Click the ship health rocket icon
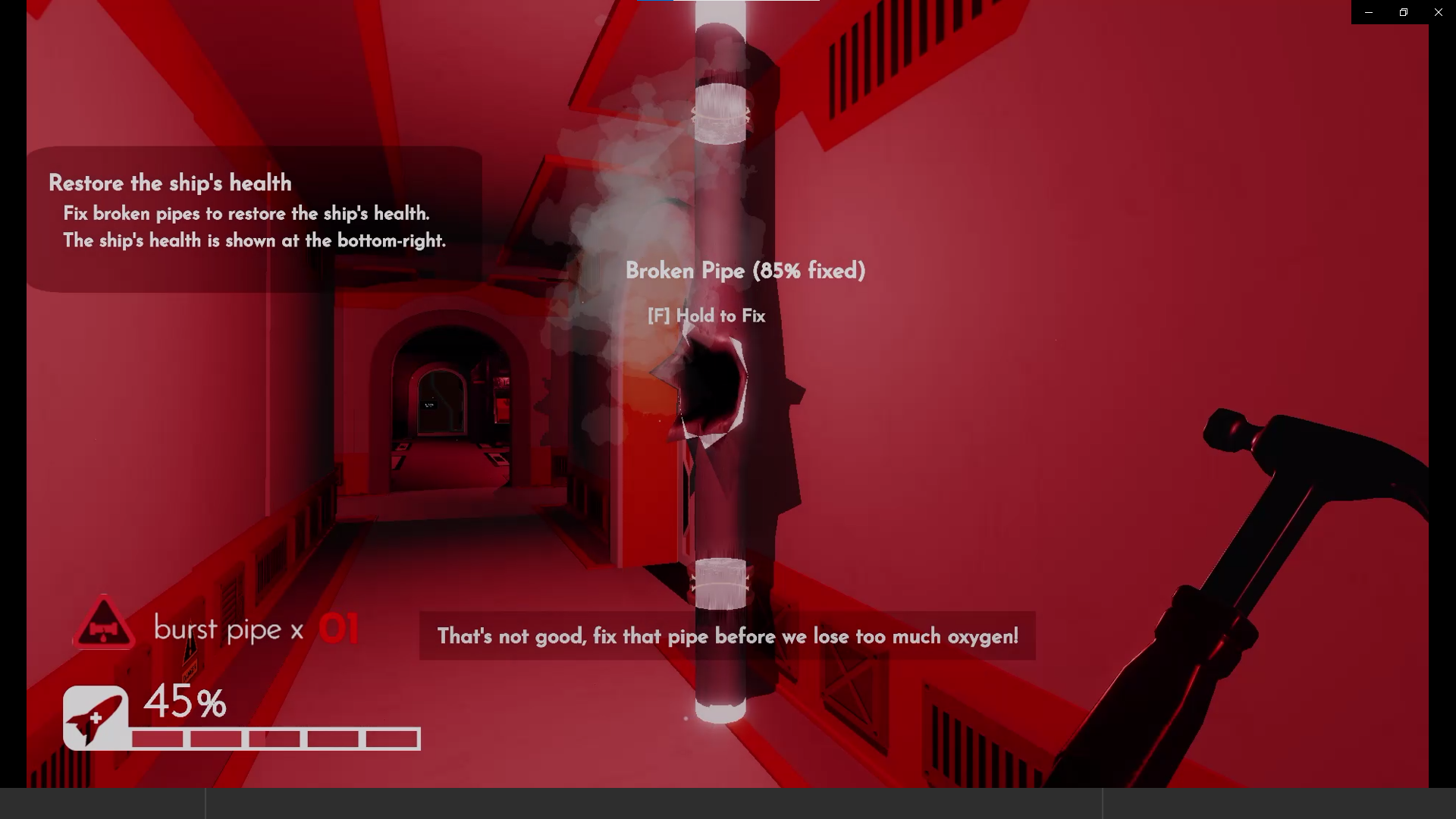This screenshot has height=819, width=1456. pos(96,717)
